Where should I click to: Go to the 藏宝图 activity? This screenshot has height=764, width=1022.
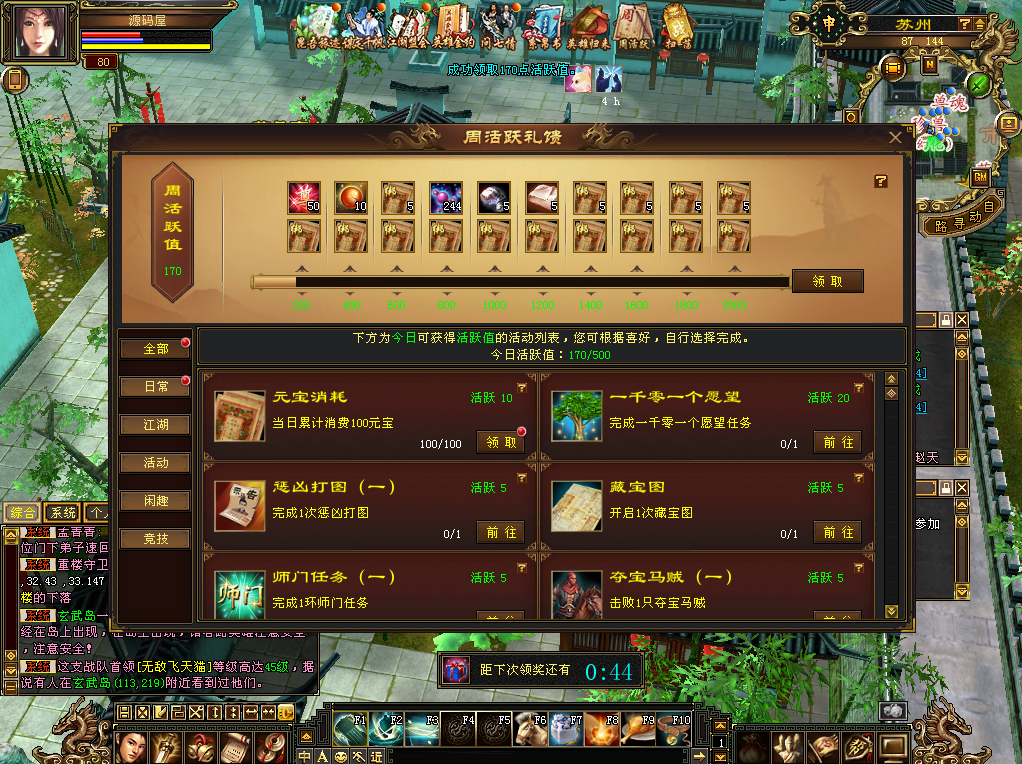[x=837, y=532]
